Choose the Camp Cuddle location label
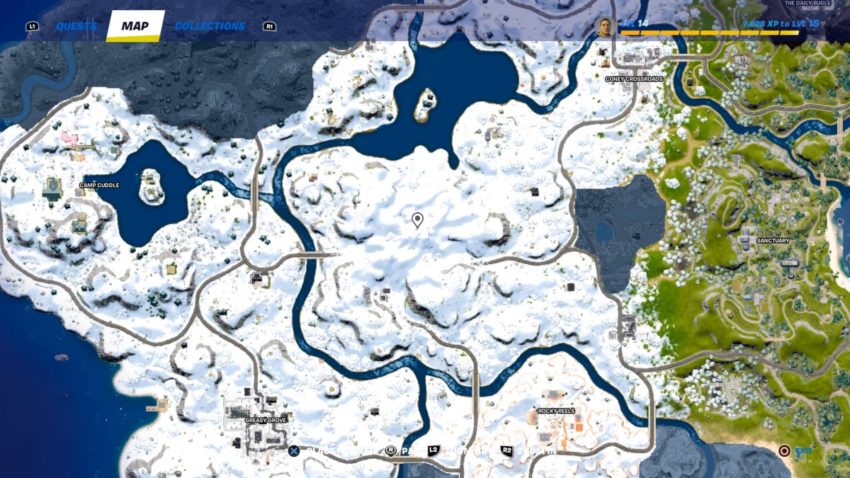 click(100, 184)
